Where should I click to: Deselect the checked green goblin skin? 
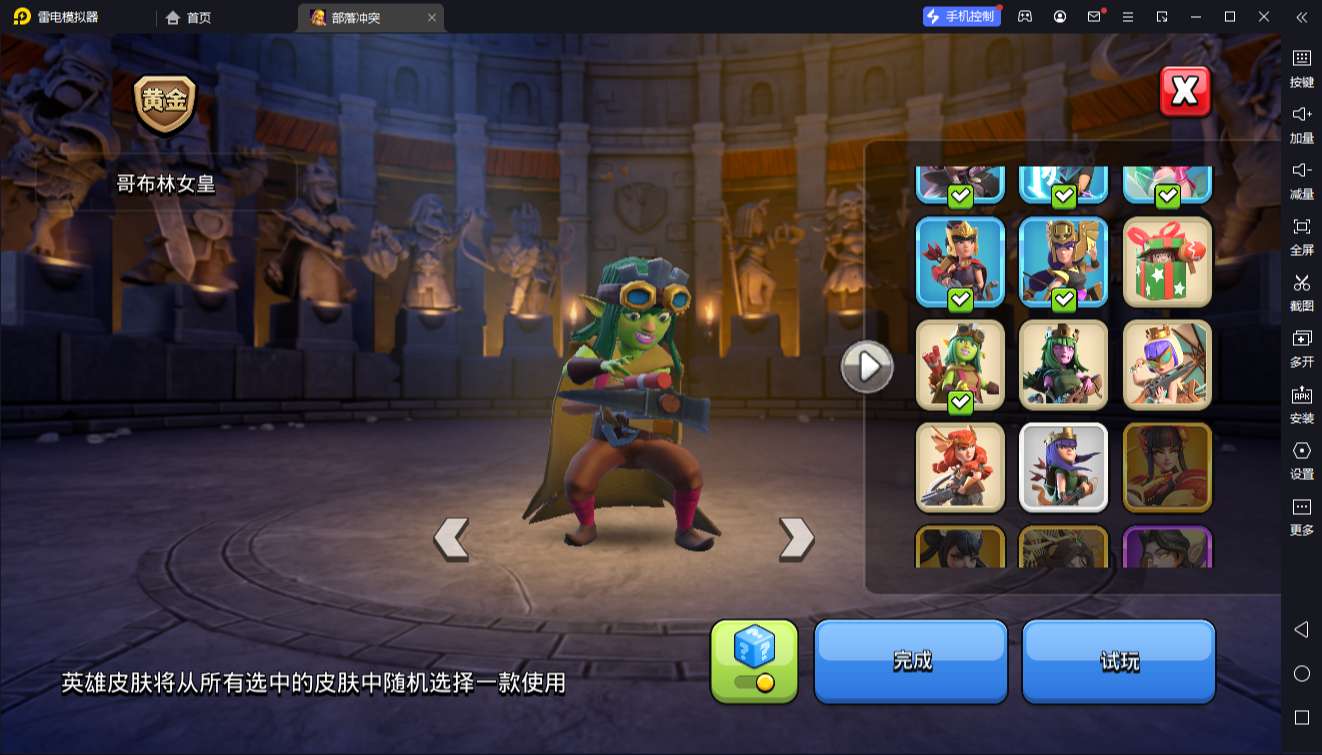pyautogui.click(x=960, y=365)
